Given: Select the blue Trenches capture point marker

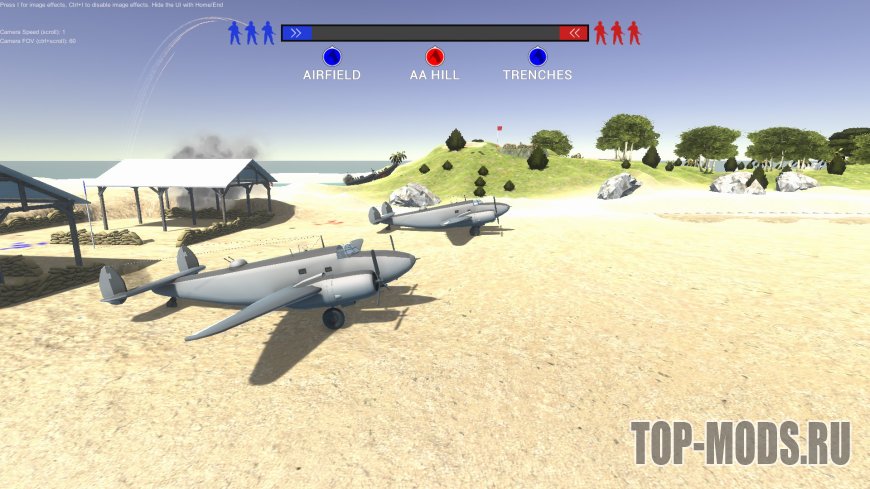Looking at the screenshot, I should [537, 57].
